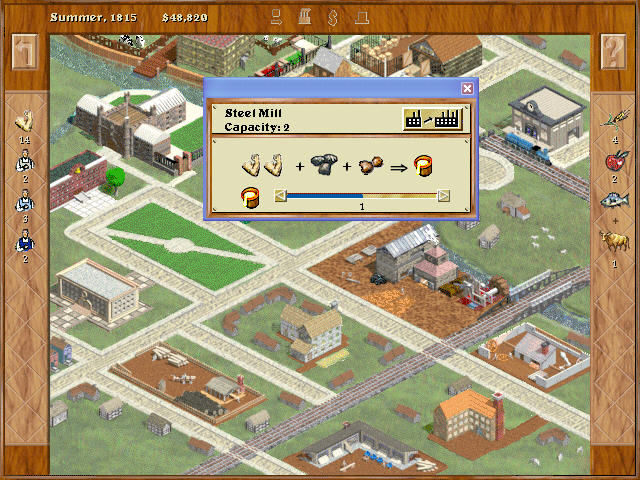Image resolution: width=640 pixels, height=480 pixels.
Task: Click the steel production slider track
Action: point(362,196)
